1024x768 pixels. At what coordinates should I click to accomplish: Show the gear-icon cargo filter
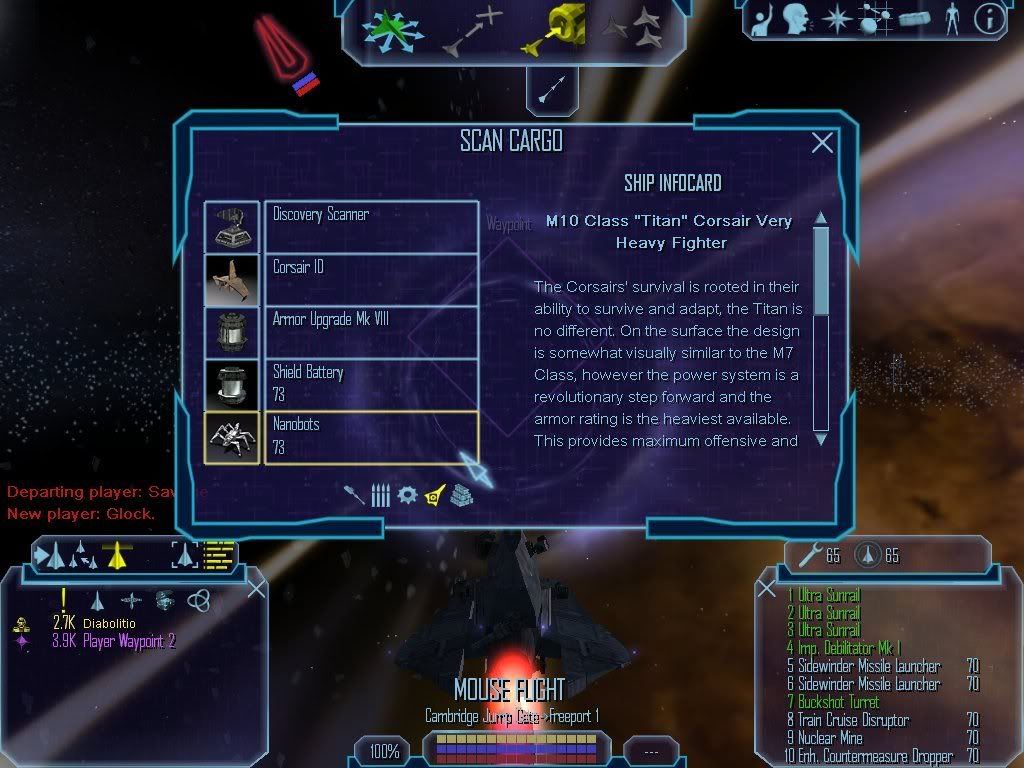(x=407, y=494)
